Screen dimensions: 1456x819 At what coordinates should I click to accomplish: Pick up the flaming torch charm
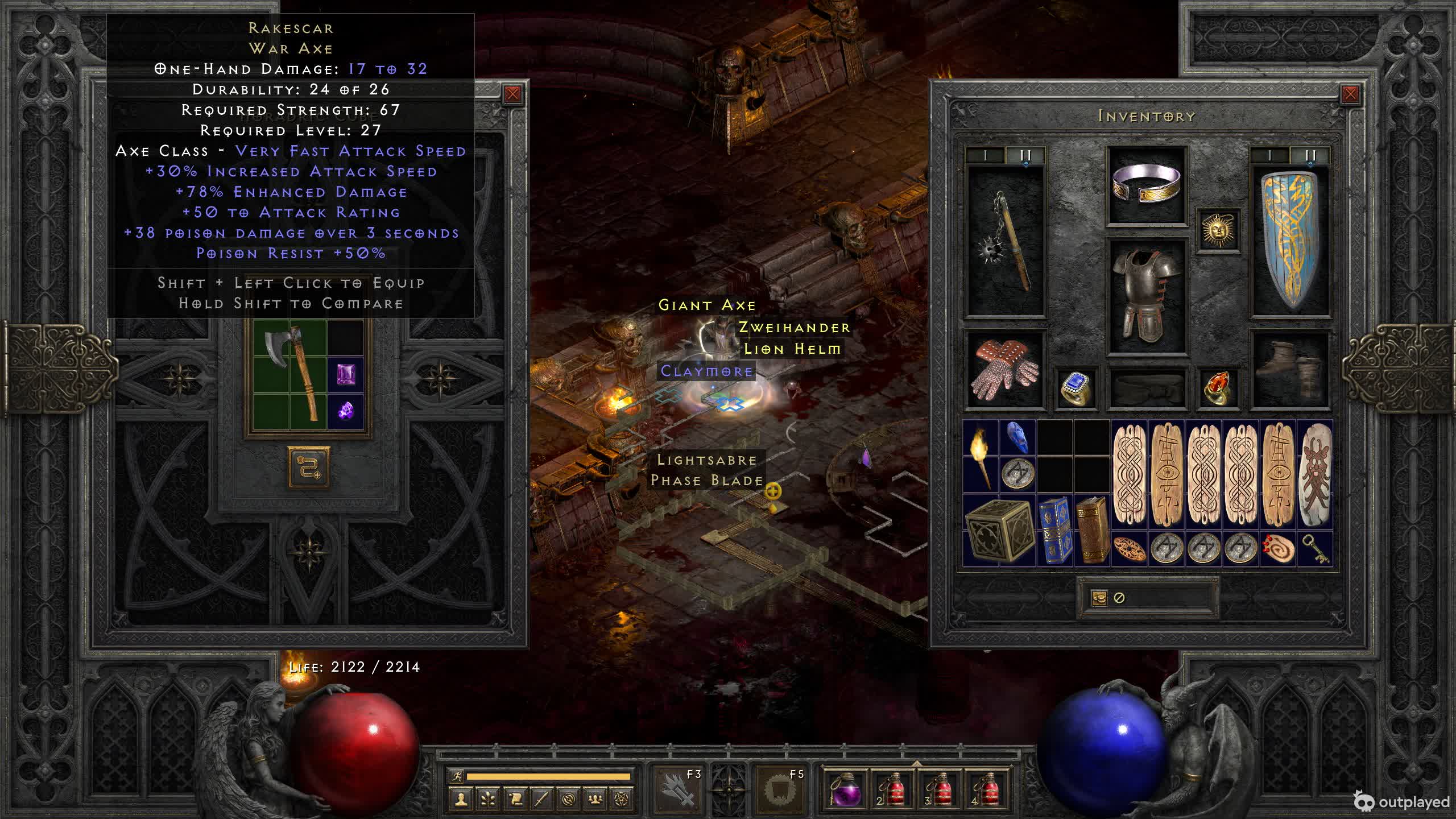pyautogui.click(x=981, y=456)
